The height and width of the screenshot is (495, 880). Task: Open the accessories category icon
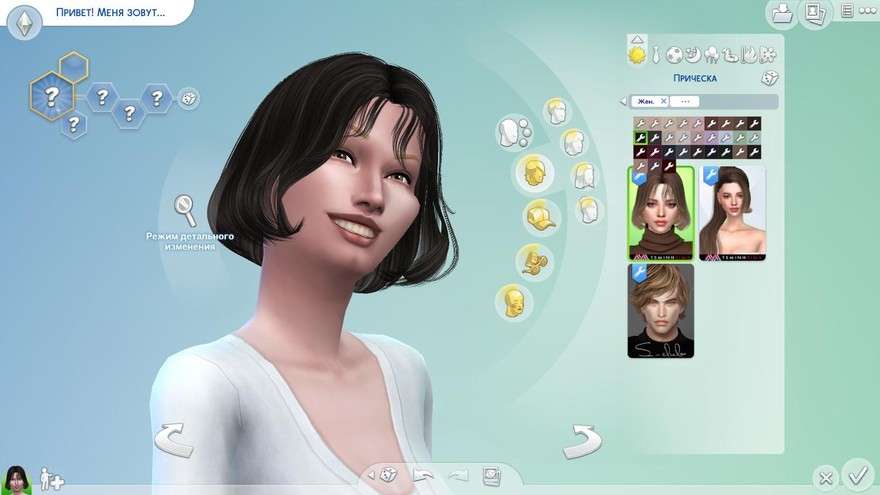click(x=532, y=260)
